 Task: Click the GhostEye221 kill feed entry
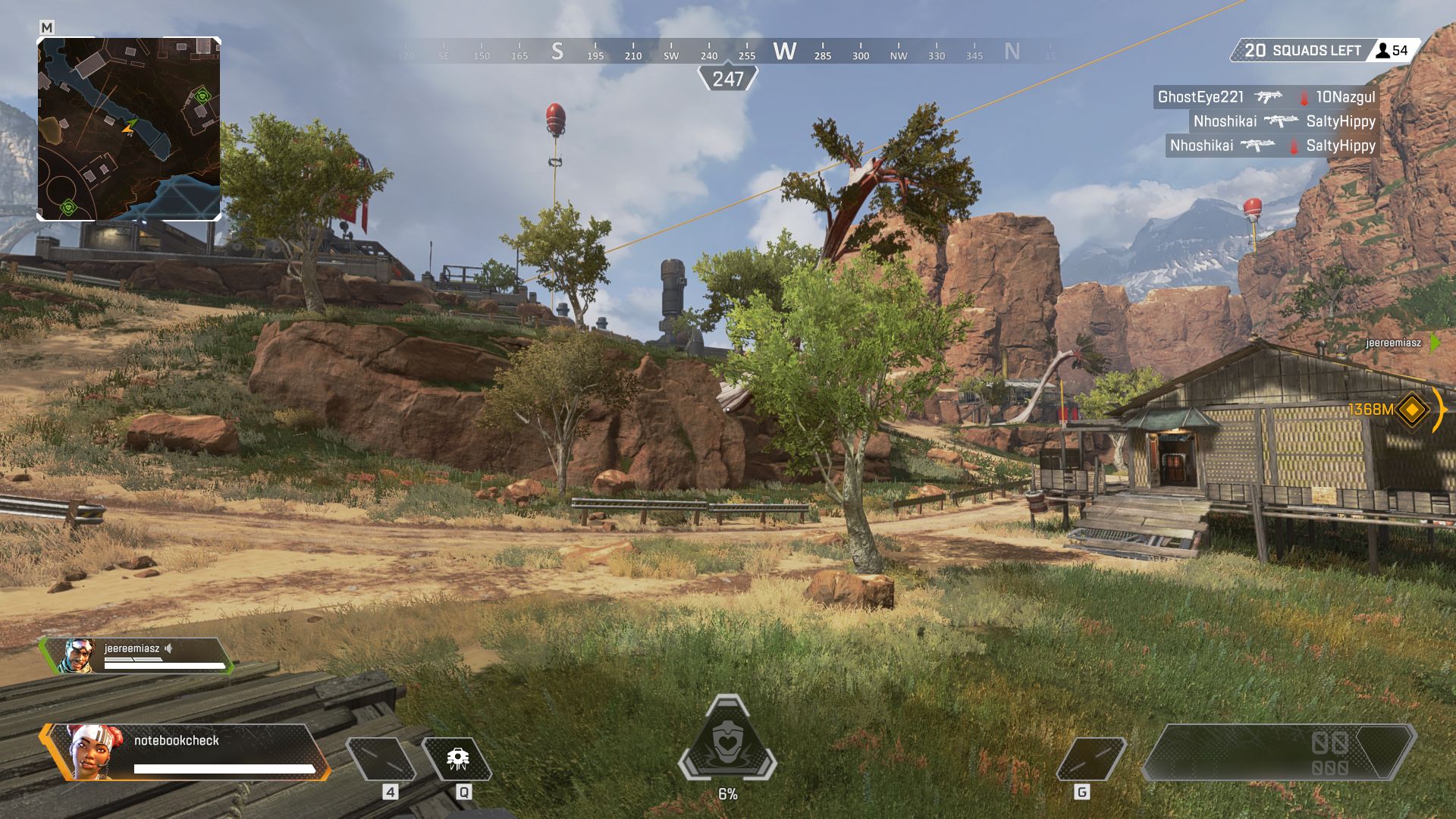pos(1266,97)
